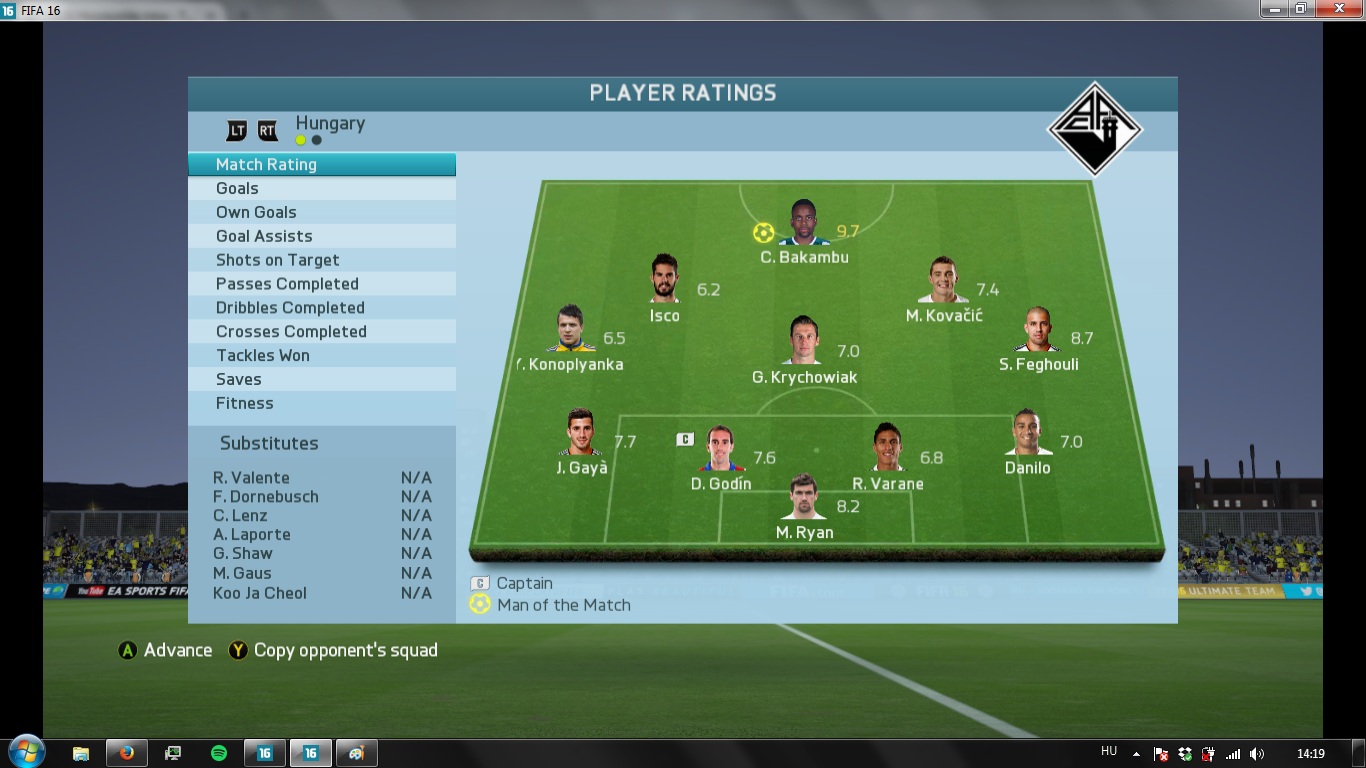Select Shots on Target in the list

coord(321,260)
